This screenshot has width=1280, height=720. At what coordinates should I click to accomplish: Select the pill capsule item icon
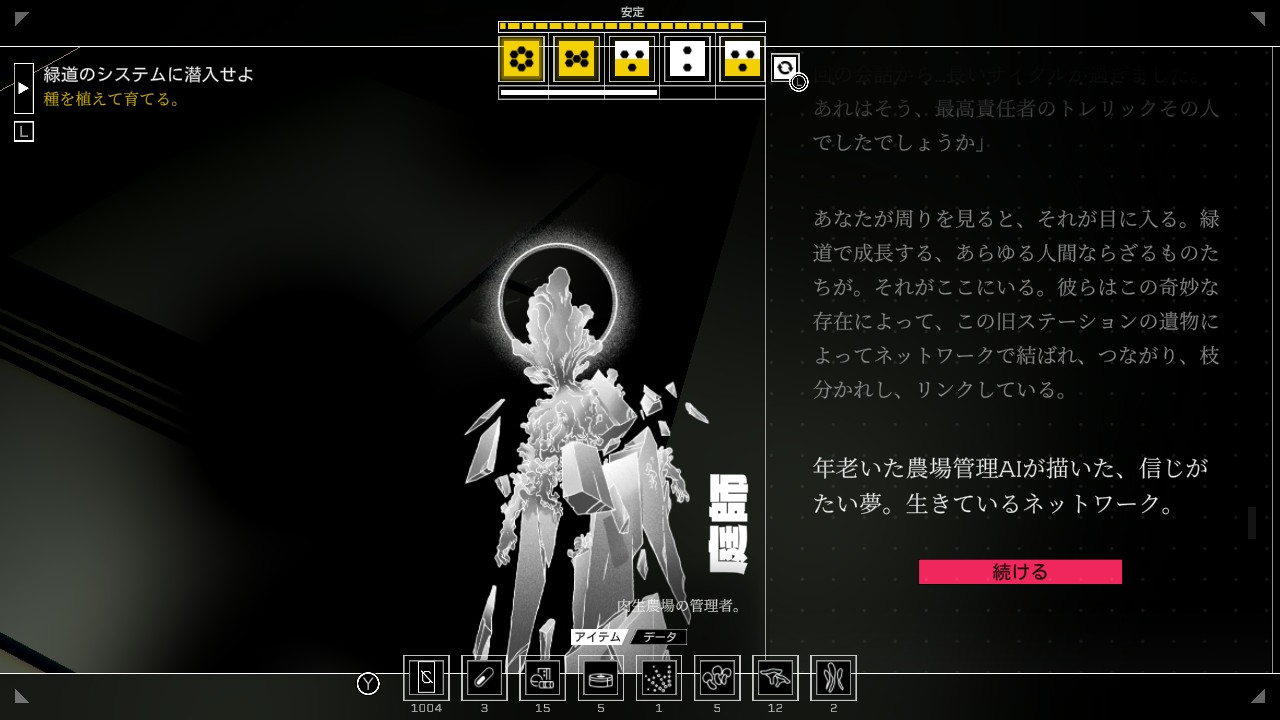click(484, 678)
